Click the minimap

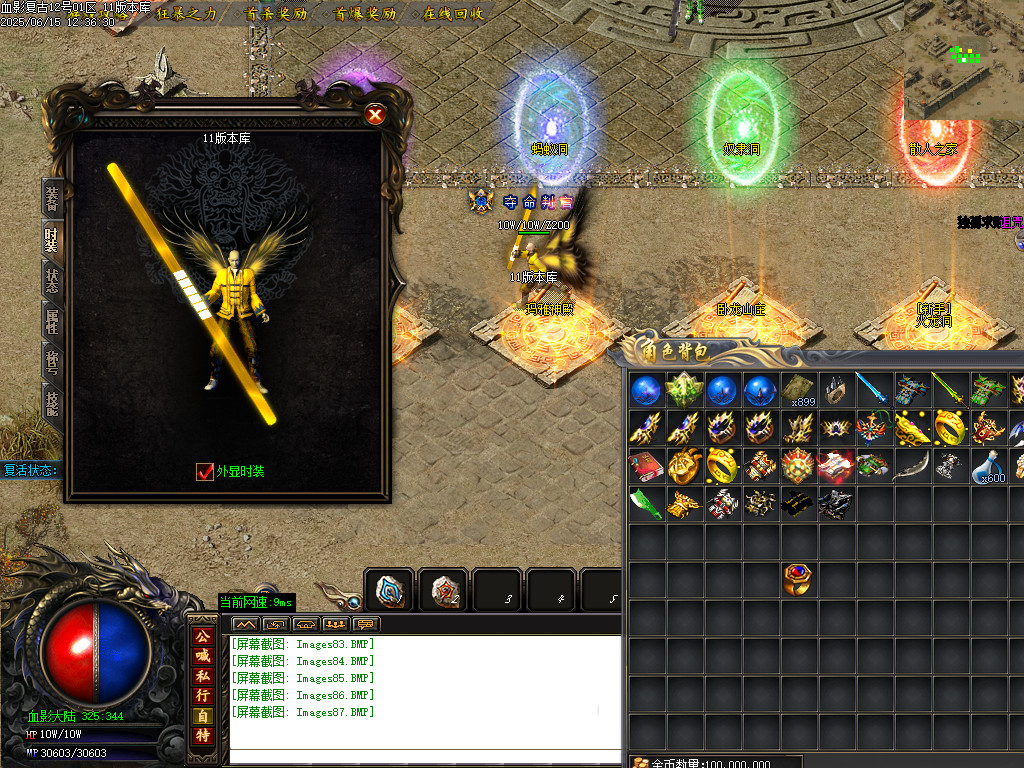tap(963, 60)
